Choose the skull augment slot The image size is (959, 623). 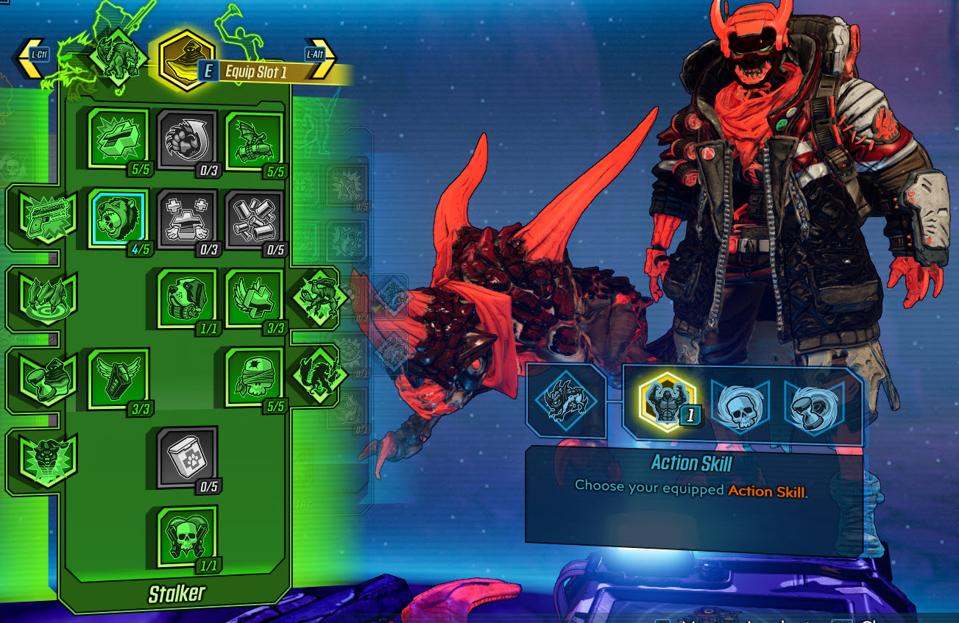(740, 405)
